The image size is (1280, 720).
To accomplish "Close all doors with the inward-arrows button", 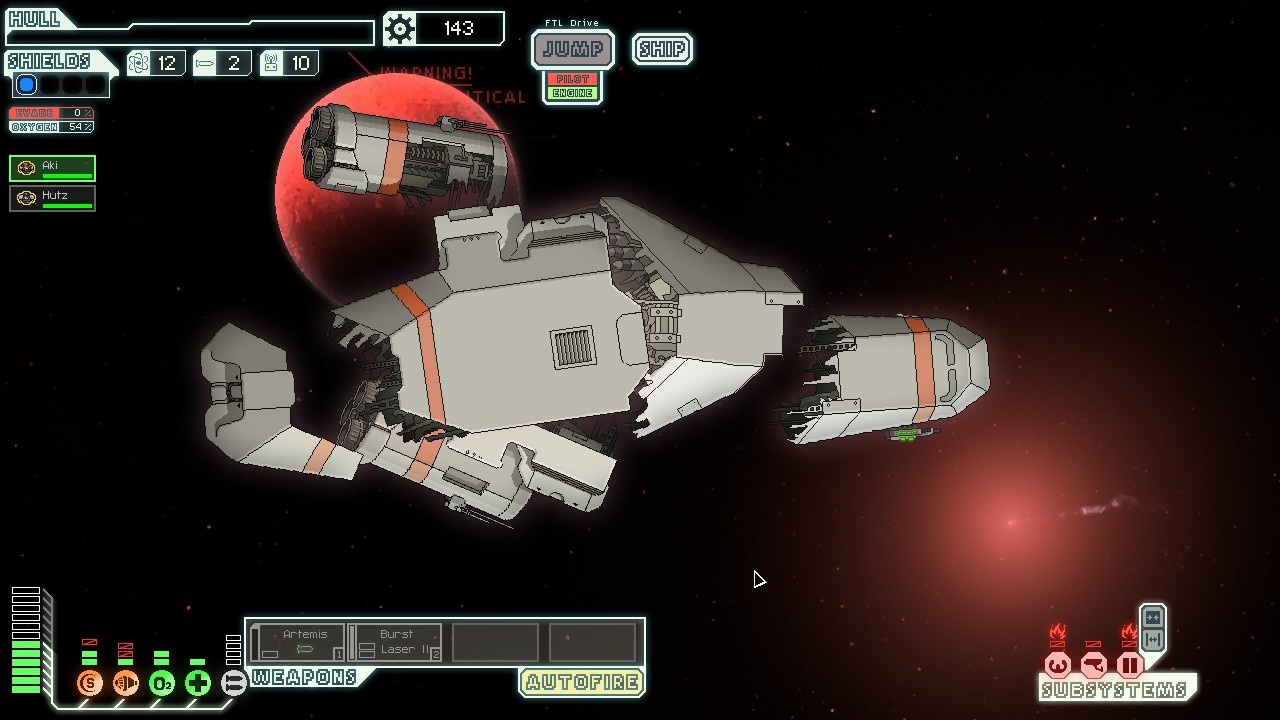I will pos(1152,618).
